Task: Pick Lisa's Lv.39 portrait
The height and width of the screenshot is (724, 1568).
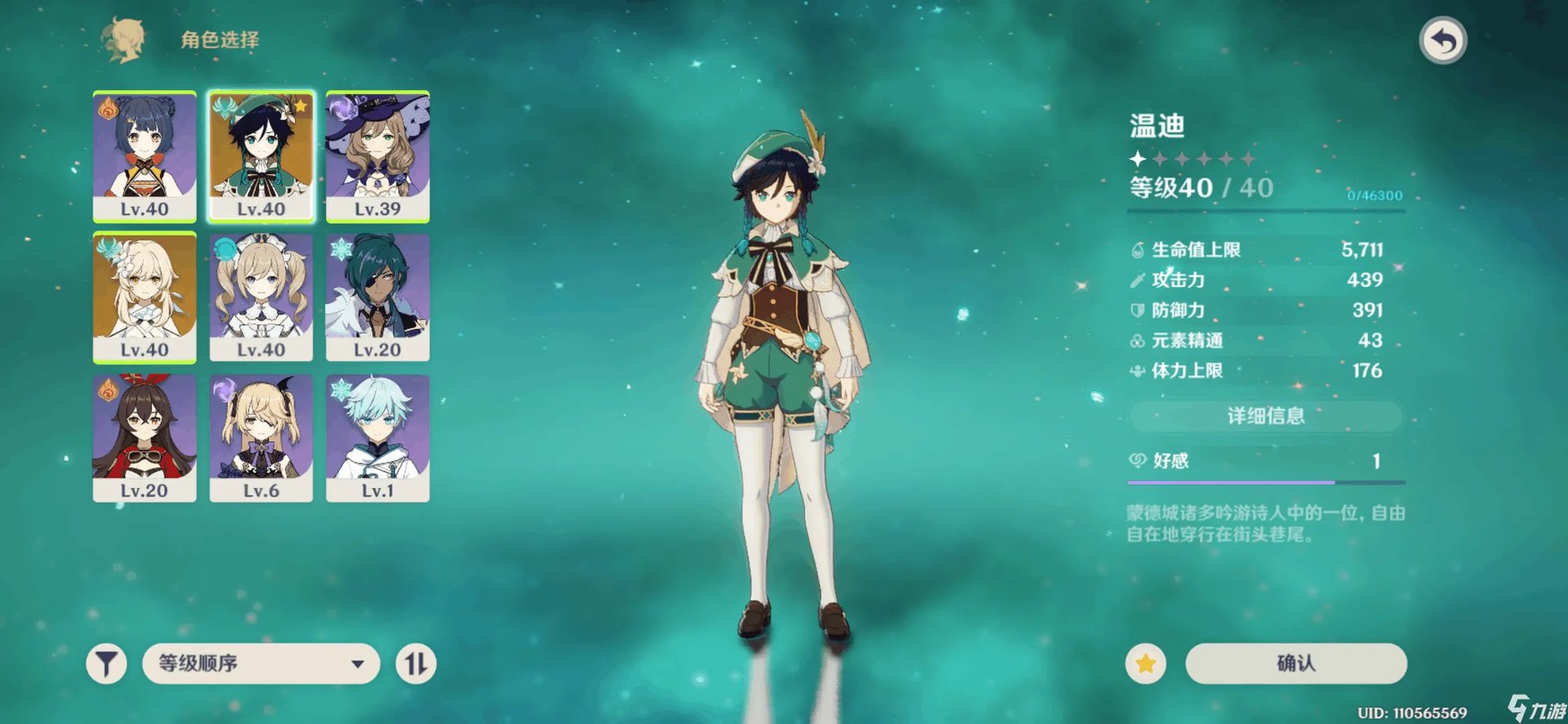Action: (377, 155)
